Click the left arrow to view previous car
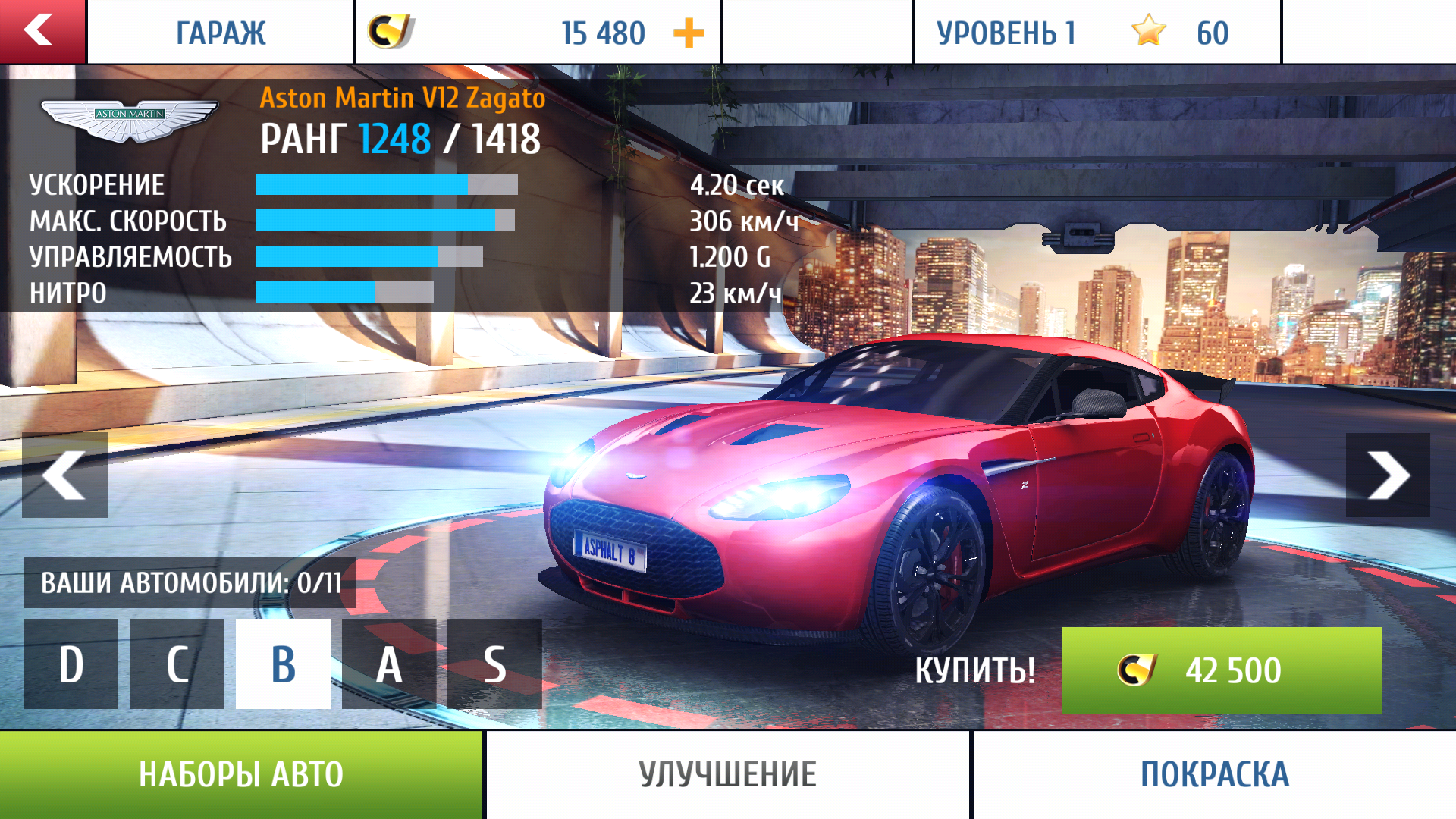Viewport: 1456px width, 819px height. pos(64,474)
